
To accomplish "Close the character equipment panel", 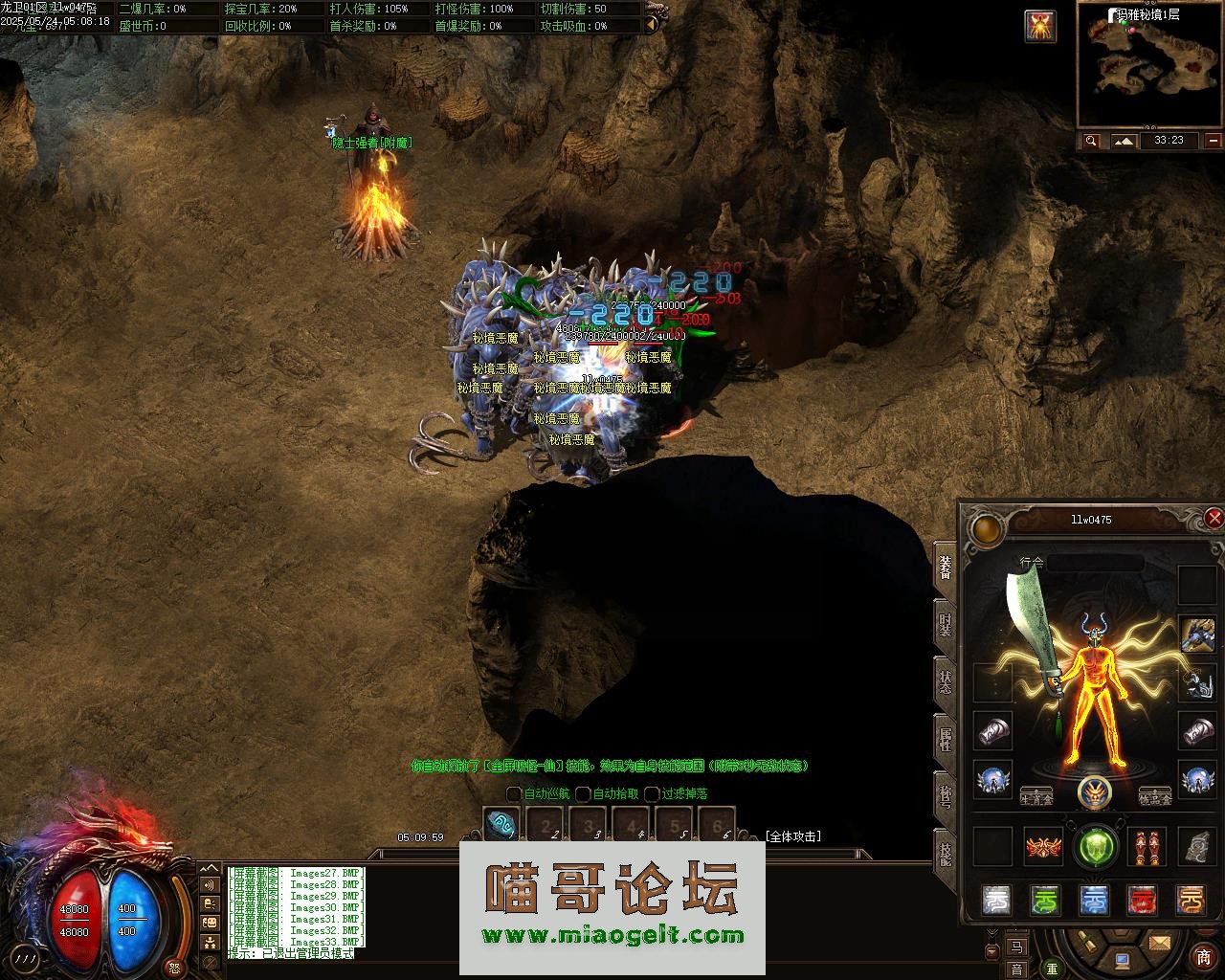I will (x=1214, y=519).
